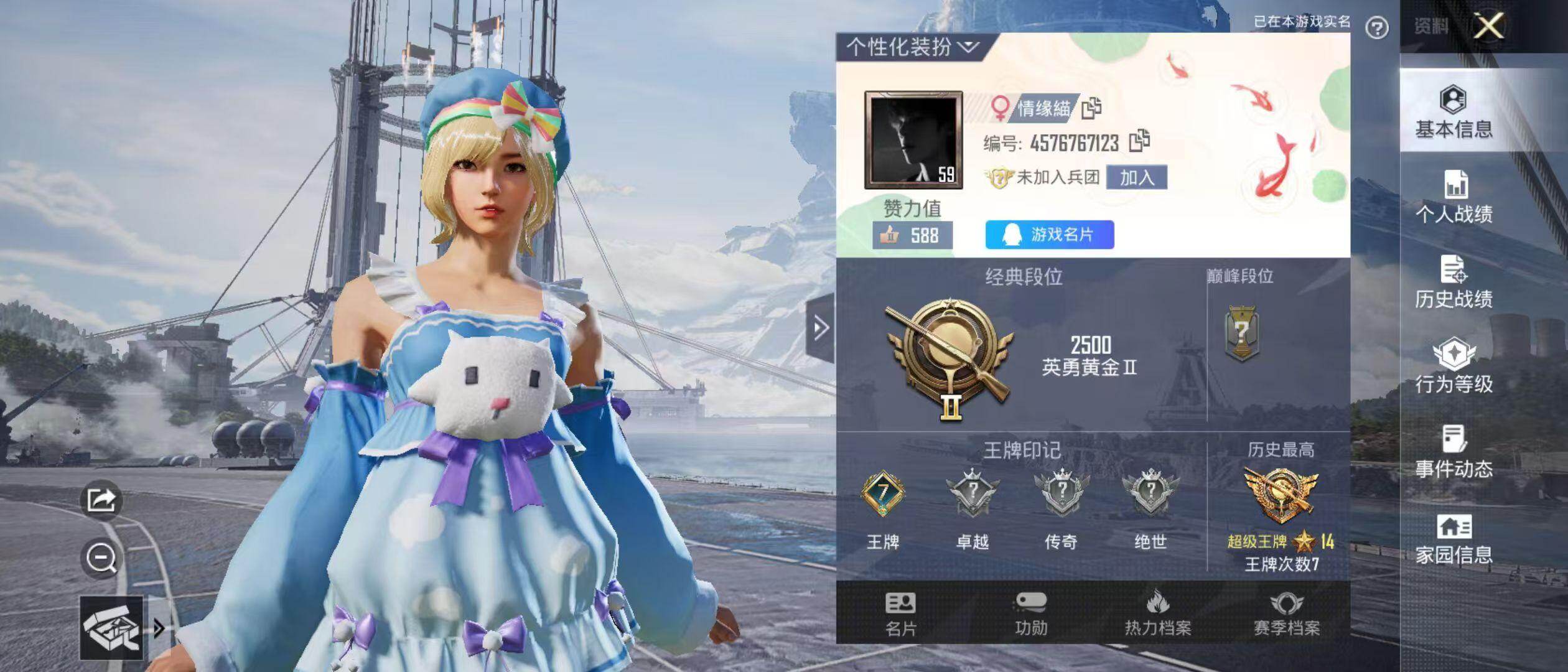View the 历史战绩 tab

point(1454,281)
